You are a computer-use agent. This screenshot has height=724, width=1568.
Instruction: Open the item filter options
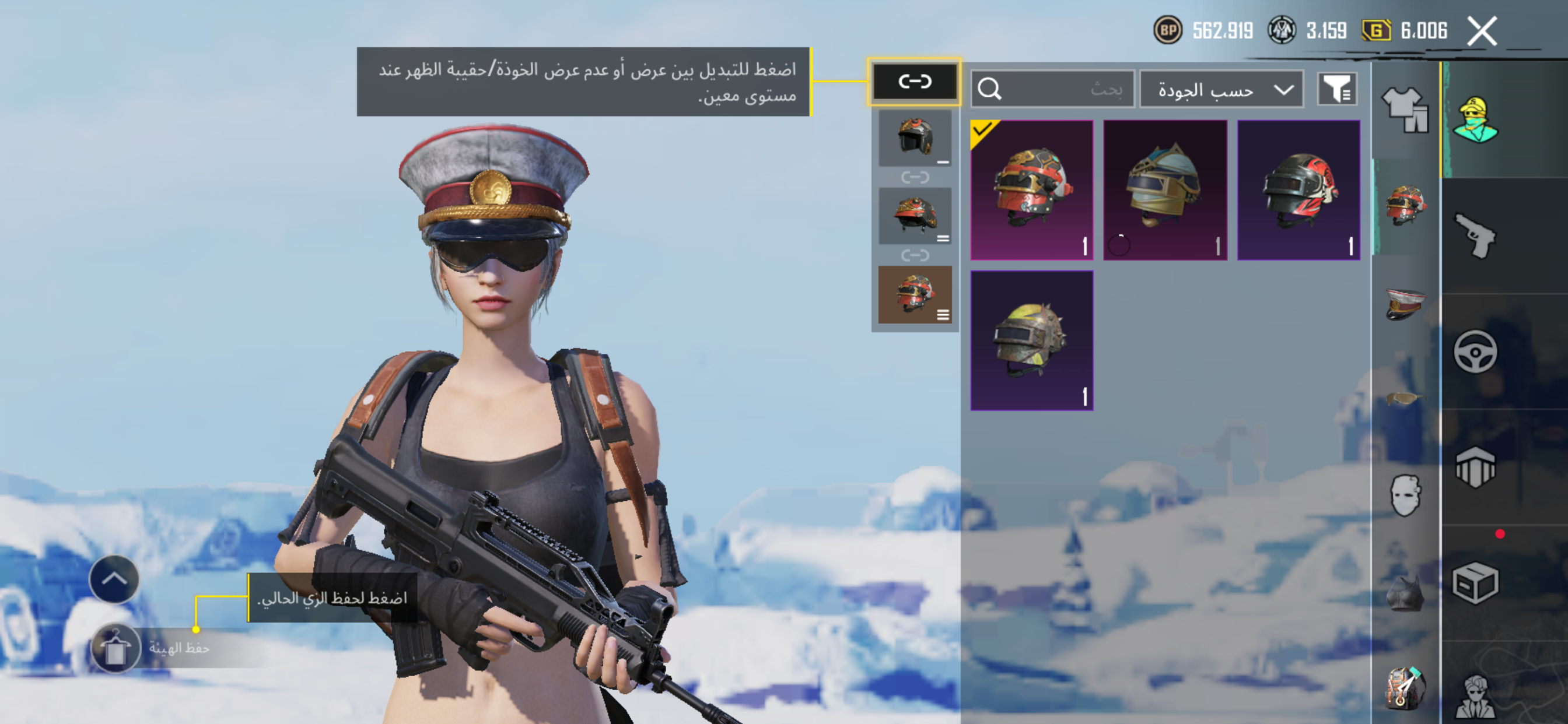point(1336,90)
